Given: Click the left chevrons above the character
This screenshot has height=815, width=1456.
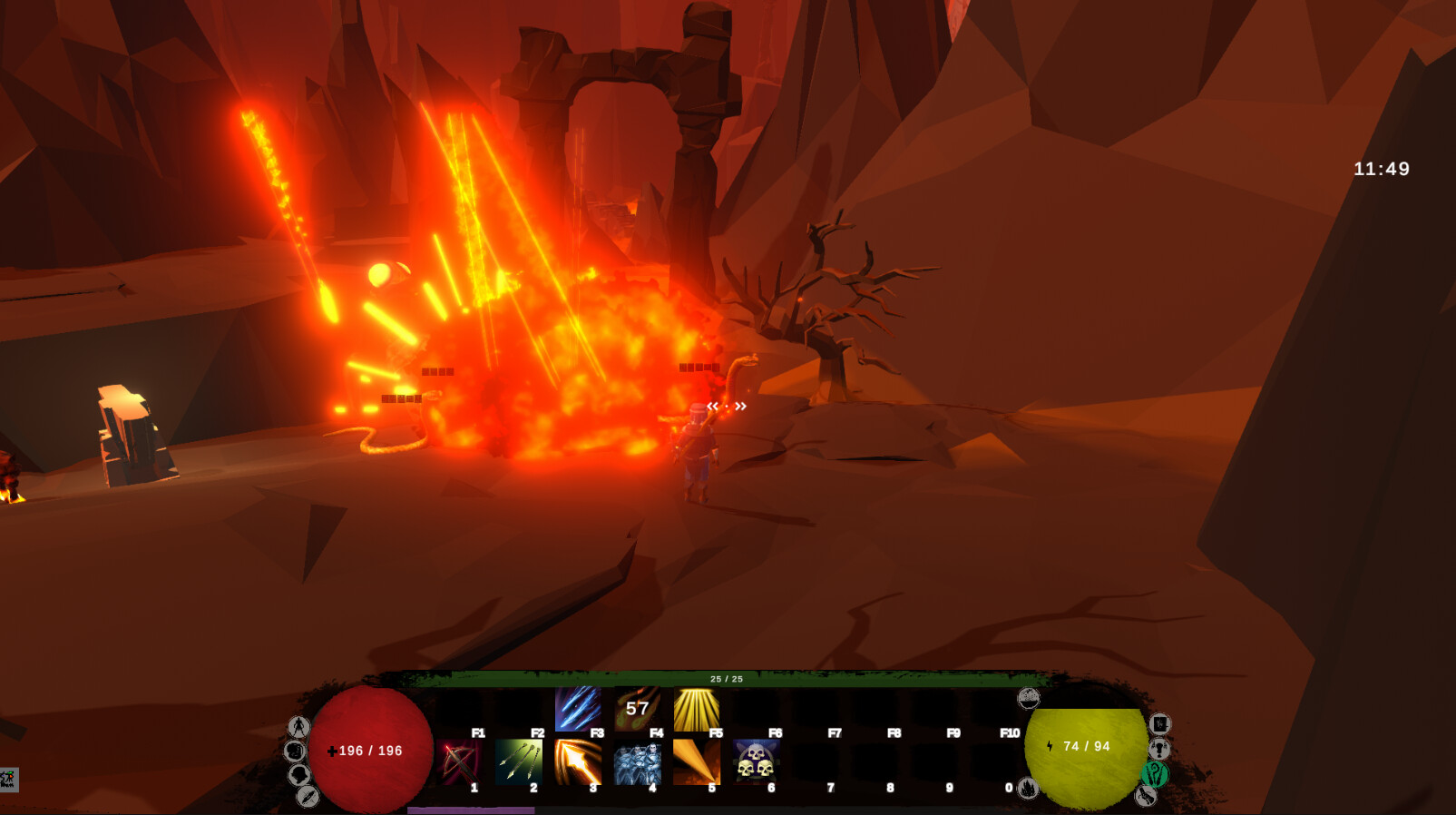Looking at the screenshot, I should click(x=714, y=407).
